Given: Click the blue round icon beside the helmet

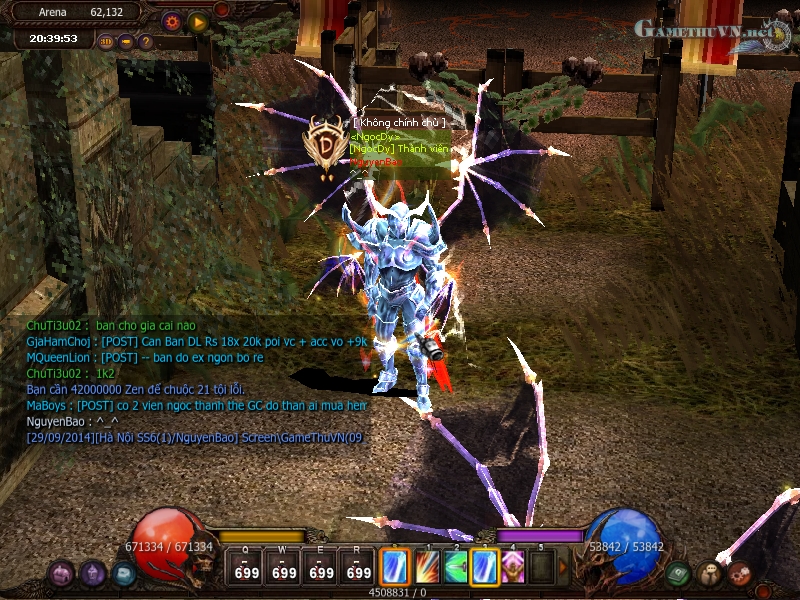Looking at the screenshot, I should pos(124,574).
